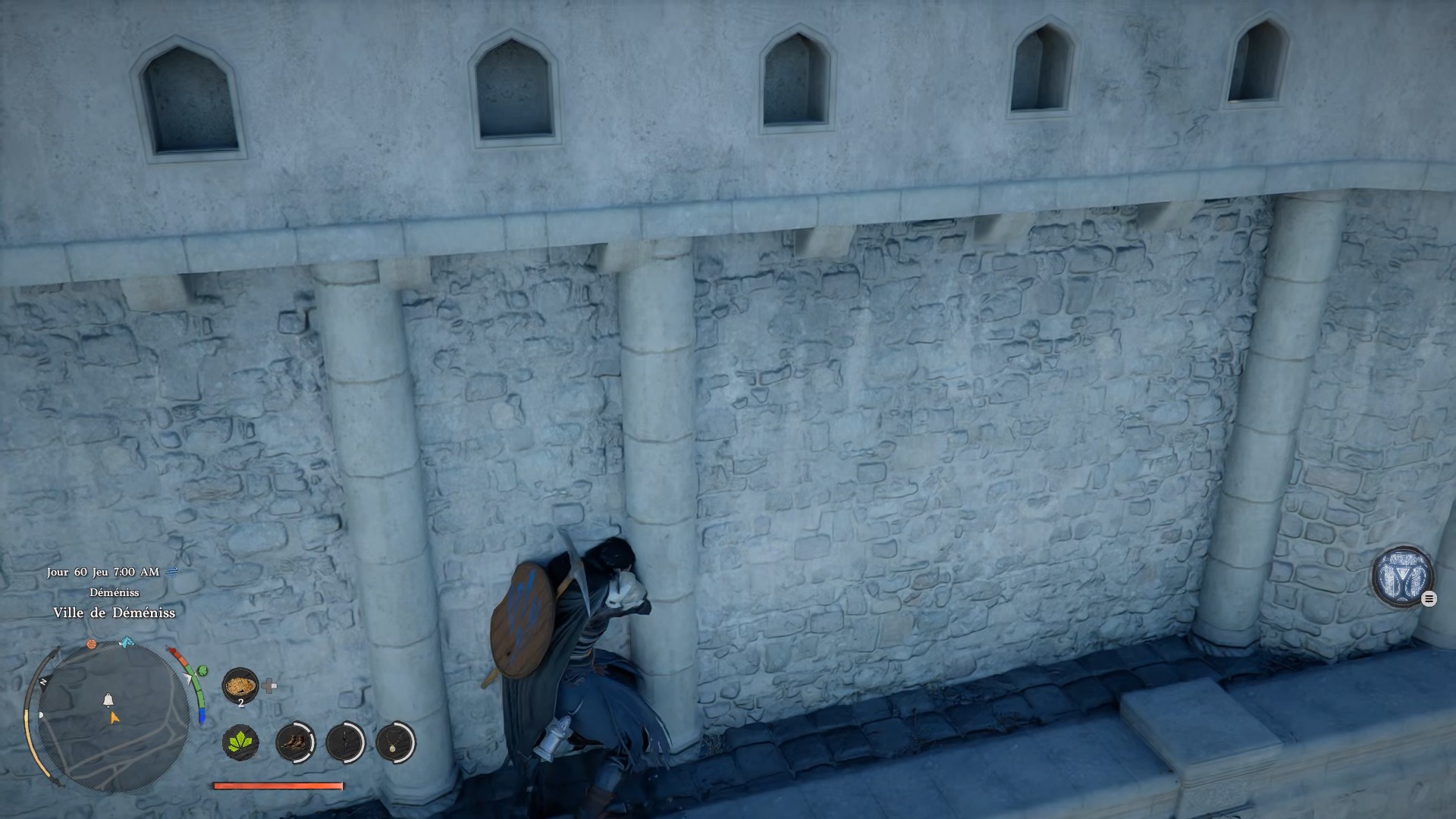1456x819 pixels.
Task: Select the orange round marker above the minimap
Action: pyautogui.click(x=92, y=645)
